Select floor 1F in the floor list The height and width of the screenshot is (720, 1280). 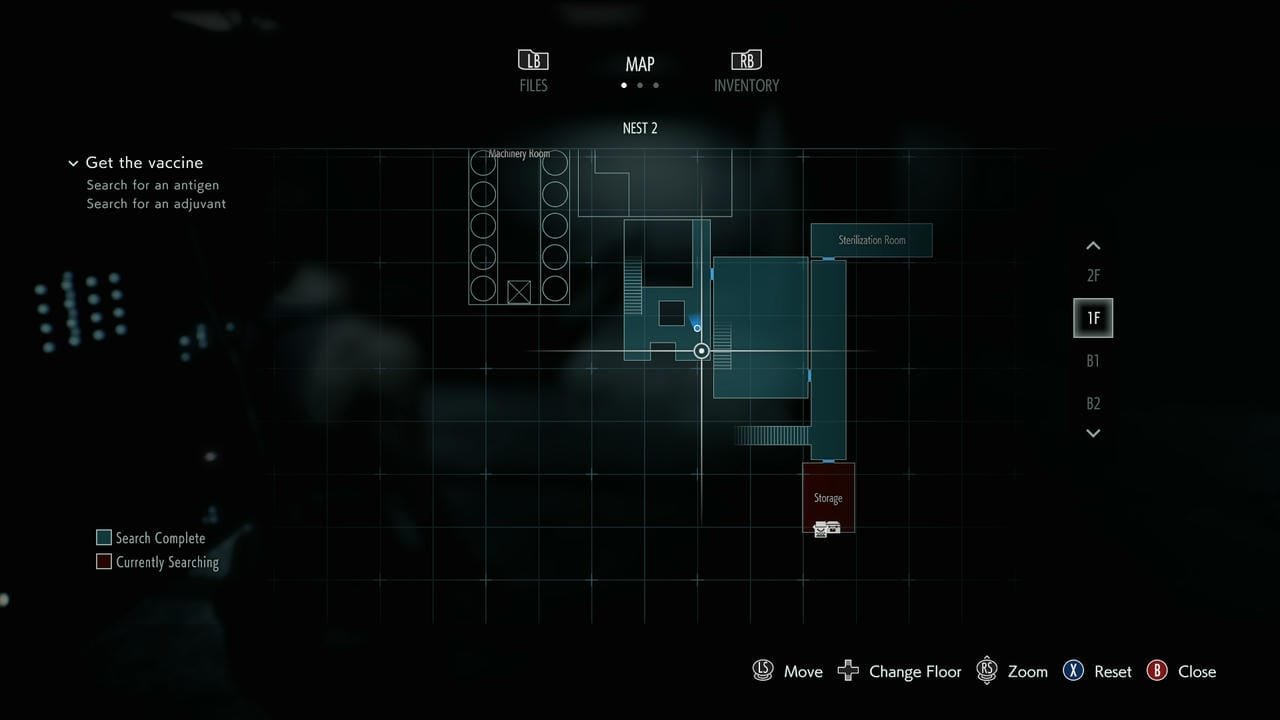1093,318
